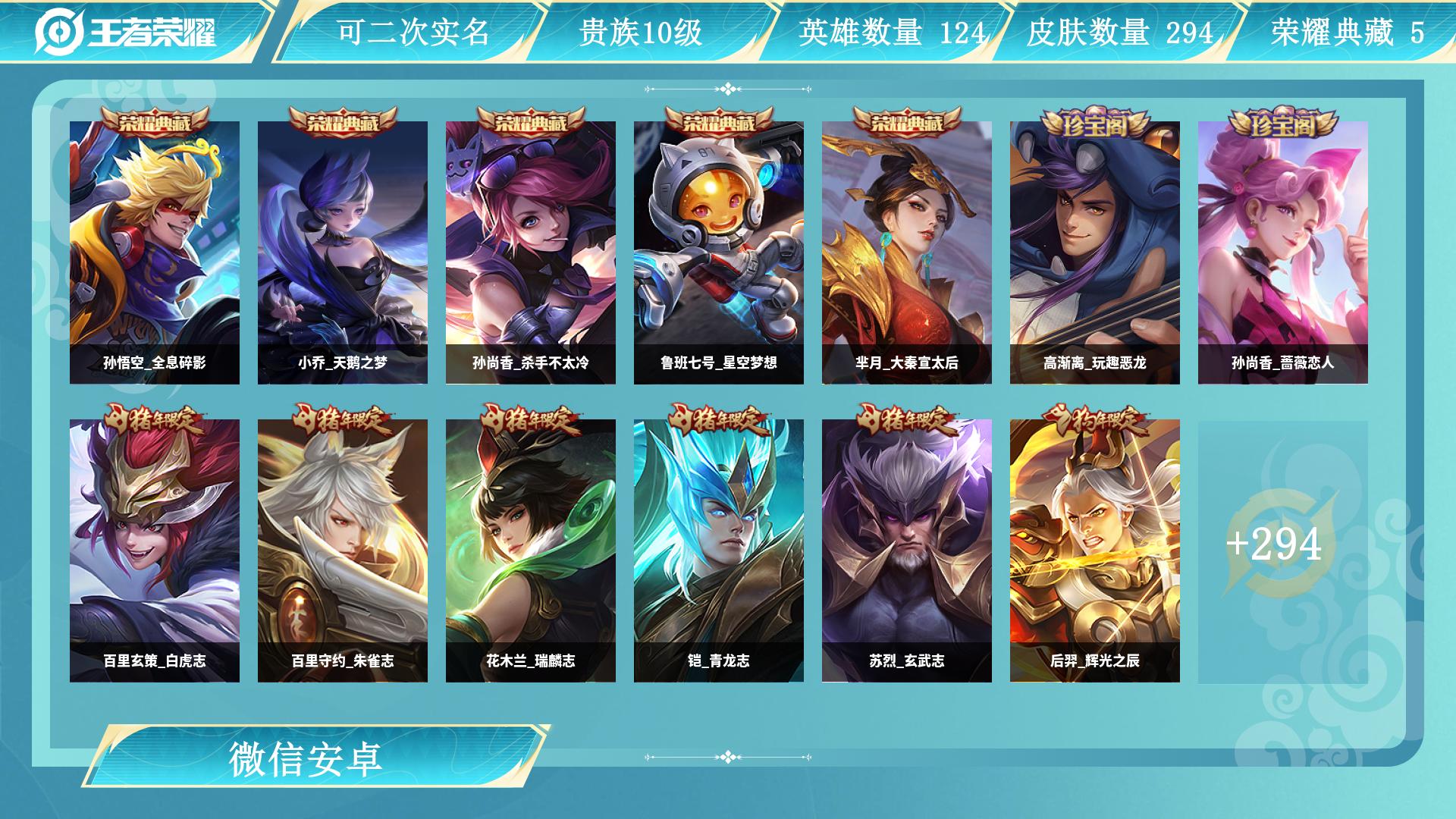The height and width of the screenshot is (819, 1456).
Task: Choose the 苏烈_玄武志 skin card
Action: point(907,551)
